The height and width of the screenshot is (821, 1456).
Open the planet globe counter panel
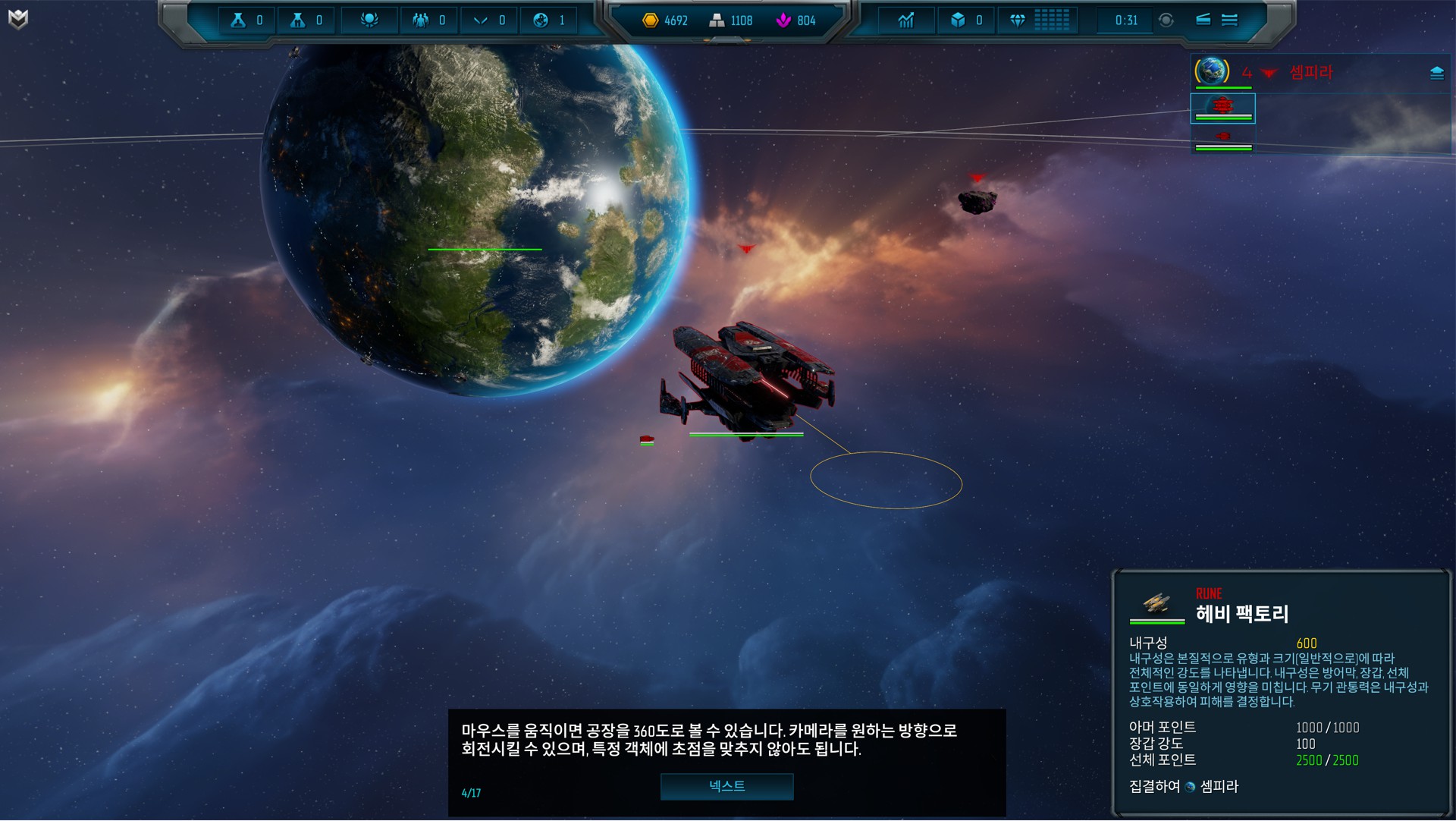(x=541, y=20)
